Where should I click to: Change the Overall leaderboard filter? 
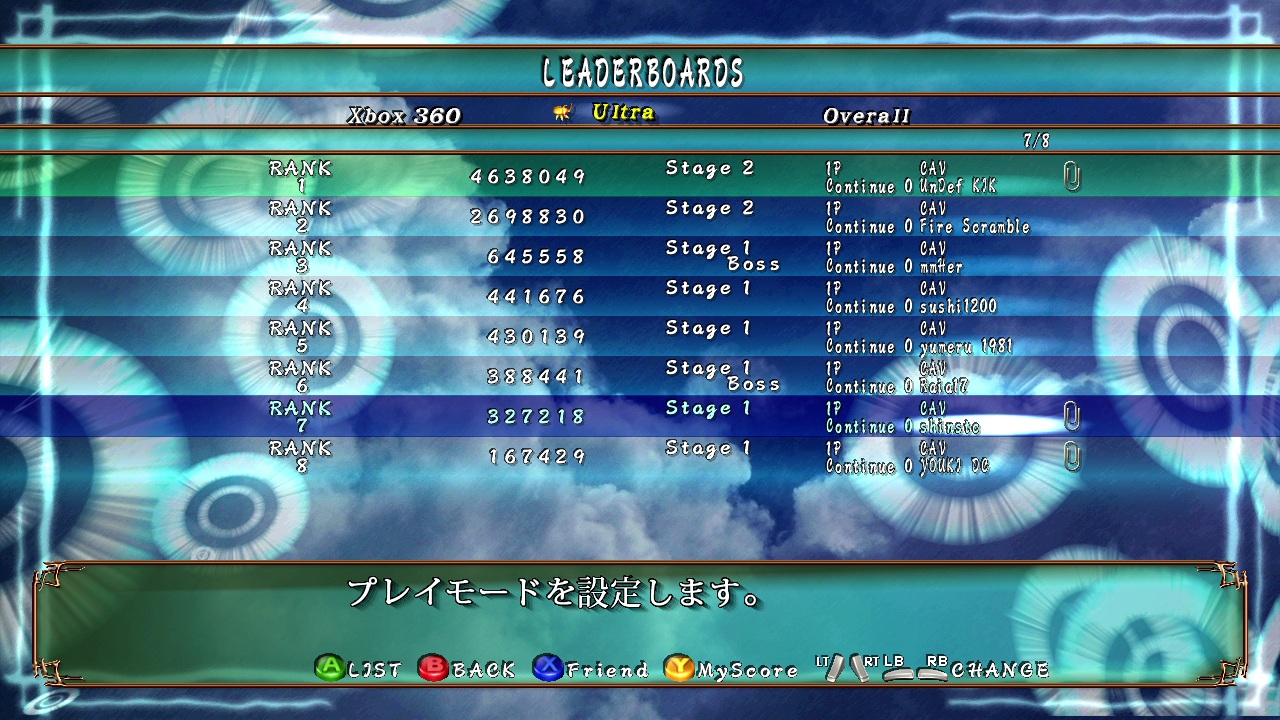tap(866, 115)
